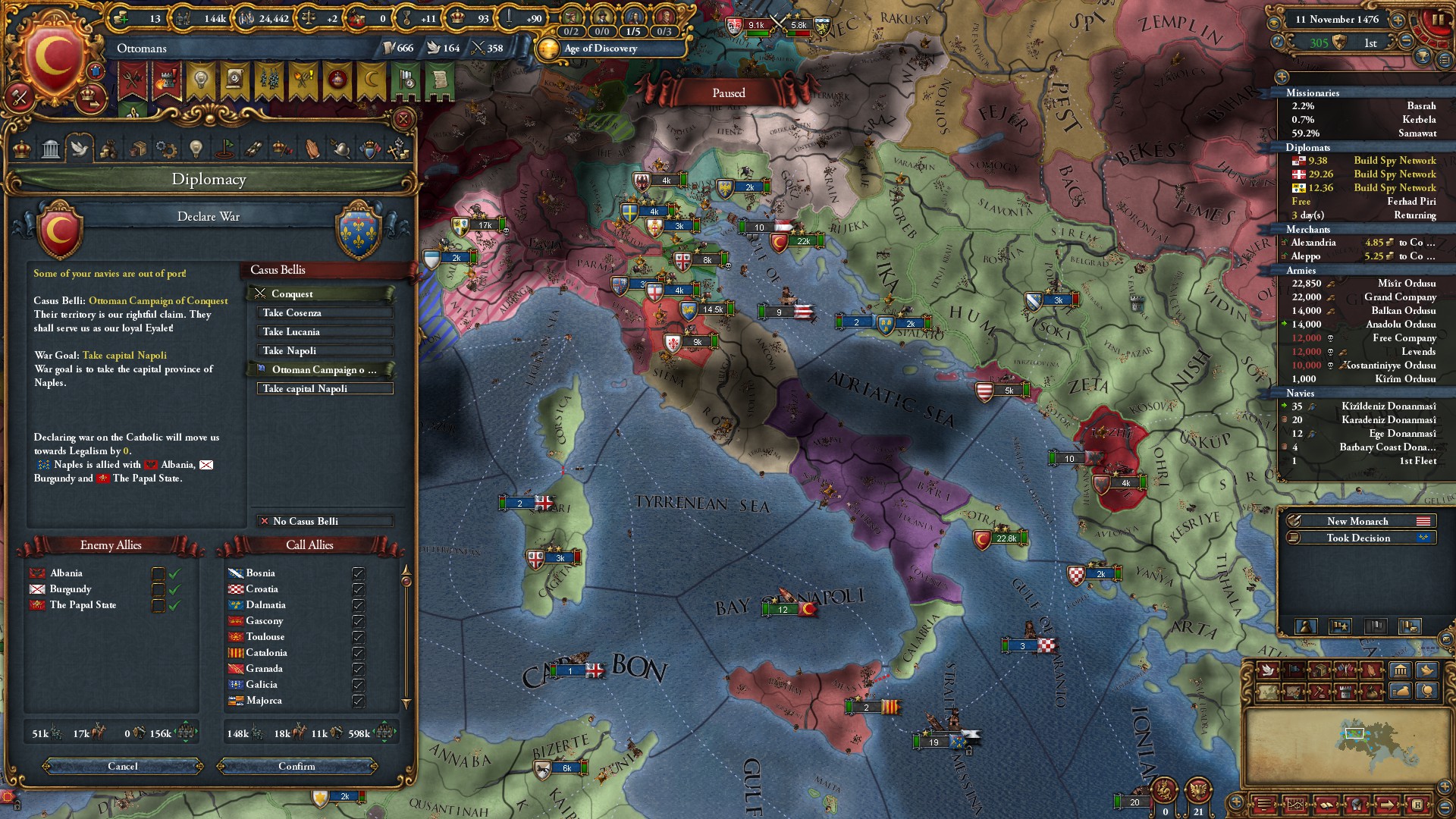Cancel the Declare War dialog
This screenshot has width=1456, height=819.
point(123,767)
